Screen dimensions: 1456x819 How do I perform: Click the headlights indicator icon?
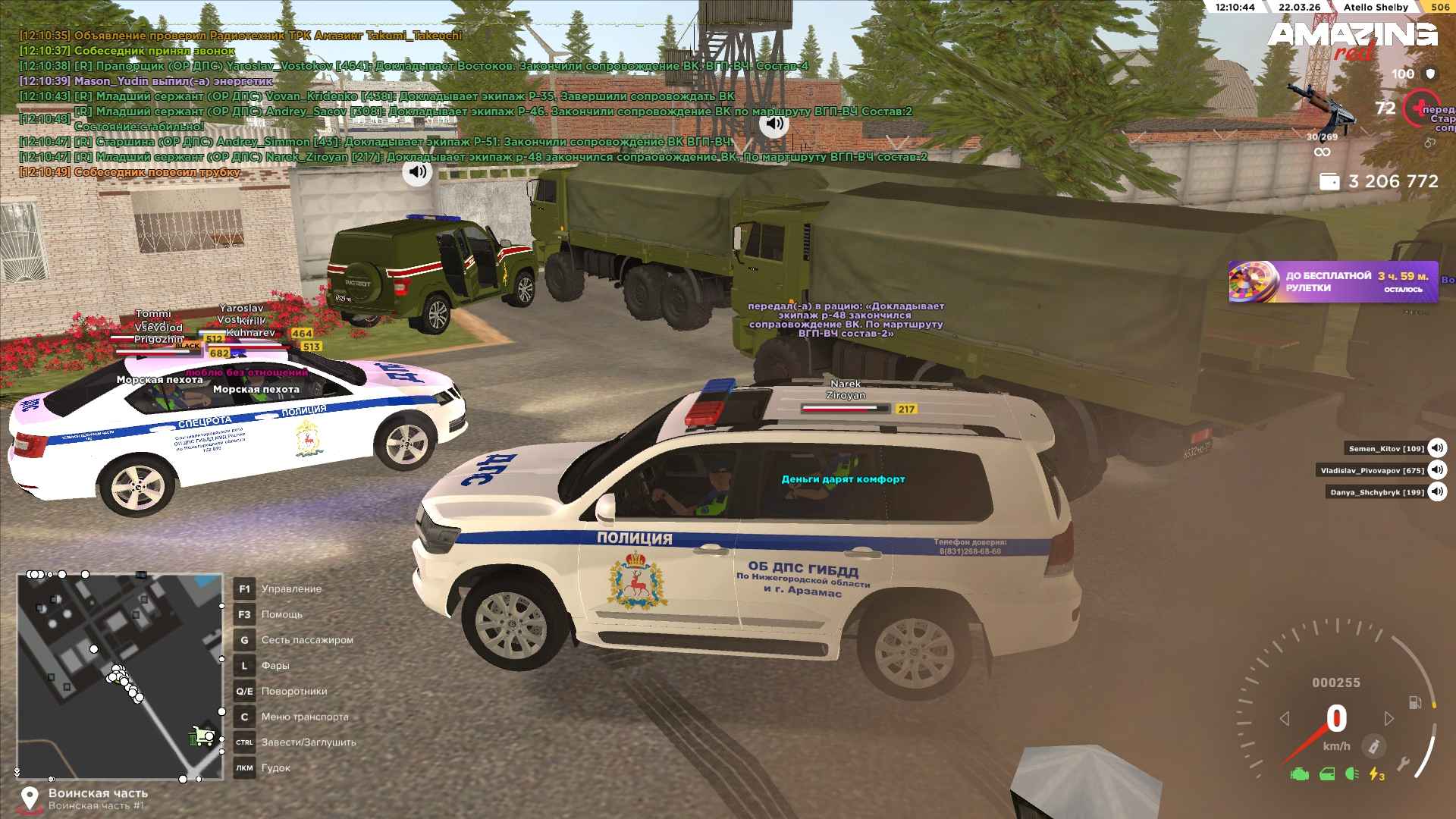click(x=1351, y=774)
